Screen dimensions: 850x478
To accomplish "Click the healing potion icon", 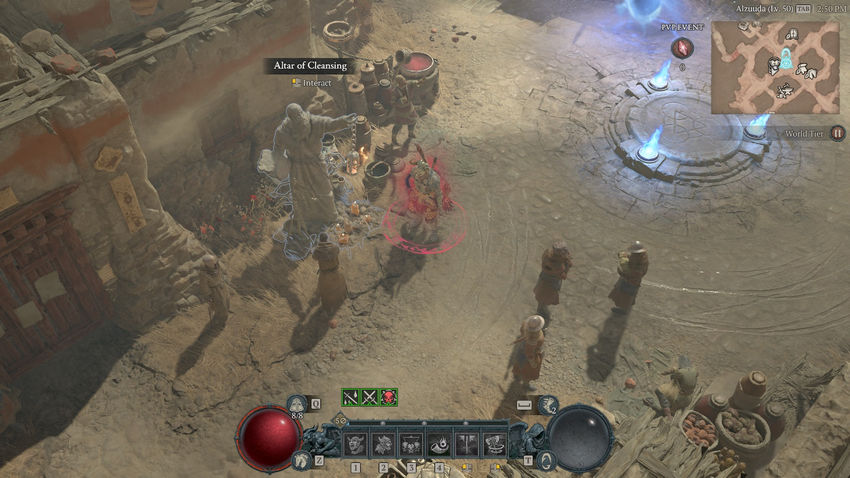I will (298, 404).
